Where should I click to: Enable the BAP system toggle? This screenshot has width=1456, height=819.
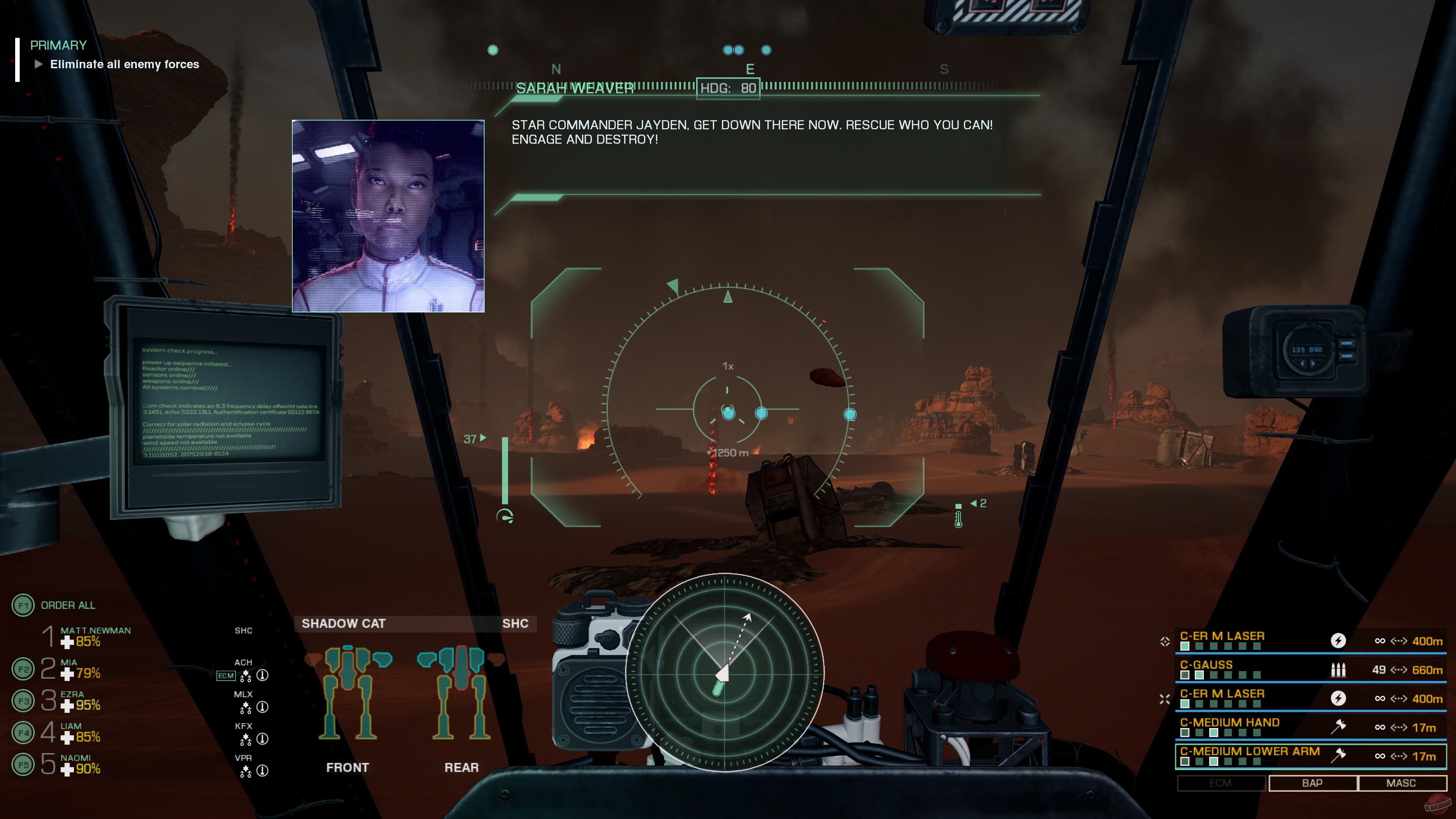[1312, 783]
